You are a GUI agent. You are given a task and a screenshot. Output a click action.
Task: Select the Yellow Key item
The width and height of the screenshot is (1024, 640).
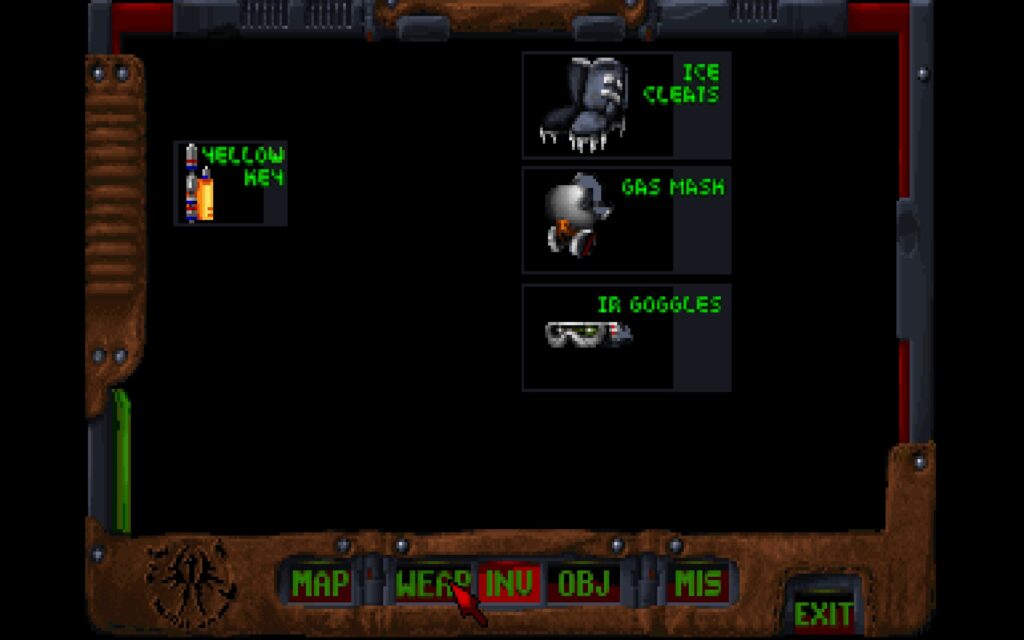point(231,183)
